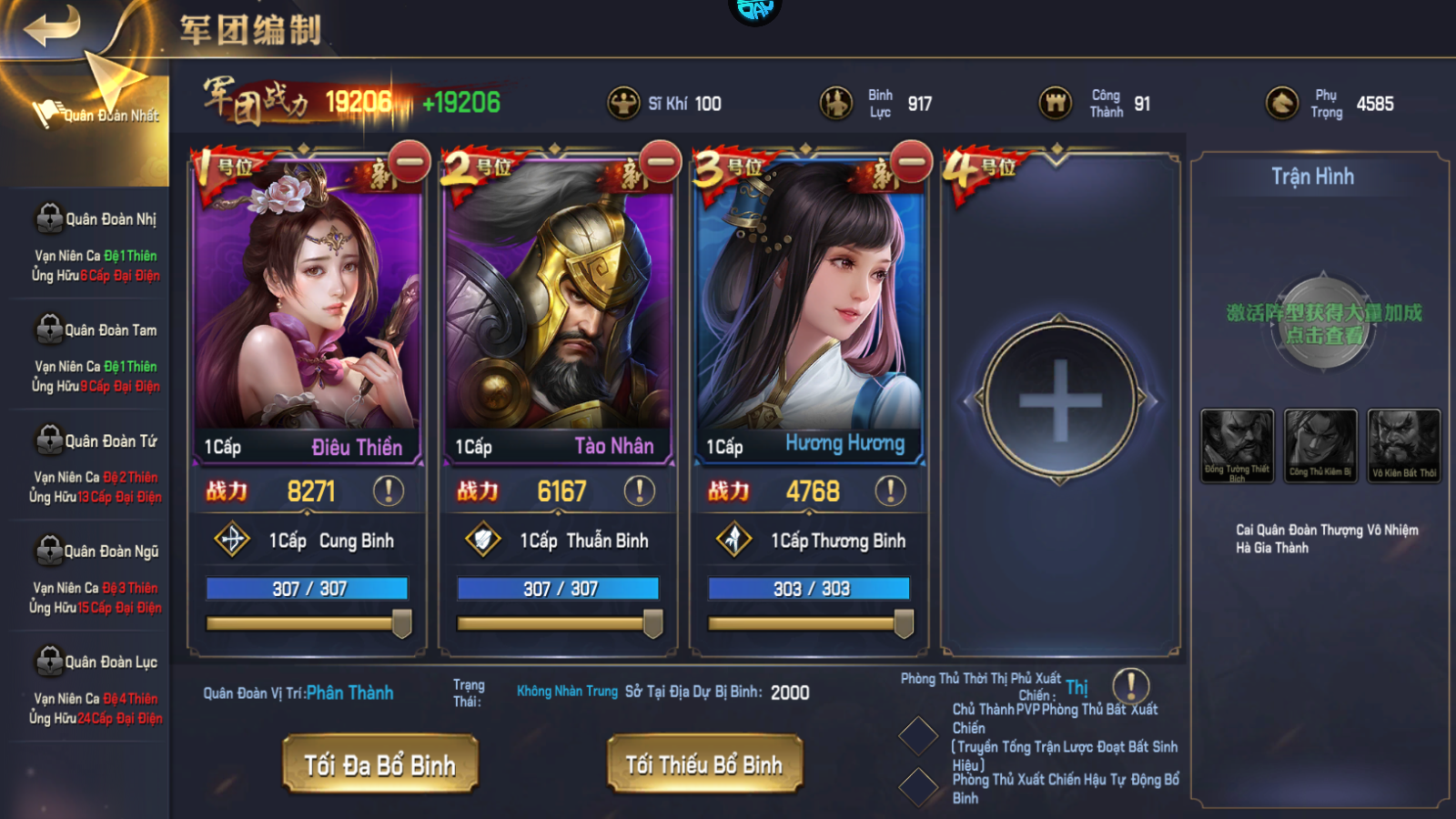
Task: Open the formation activation emblem
Action: (1323, 323)
